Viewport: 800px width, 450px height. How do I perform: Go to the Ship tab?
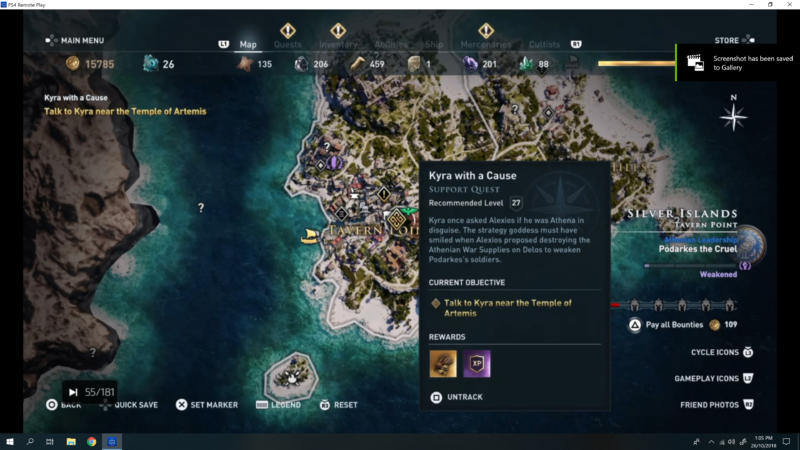coord(434,44)
